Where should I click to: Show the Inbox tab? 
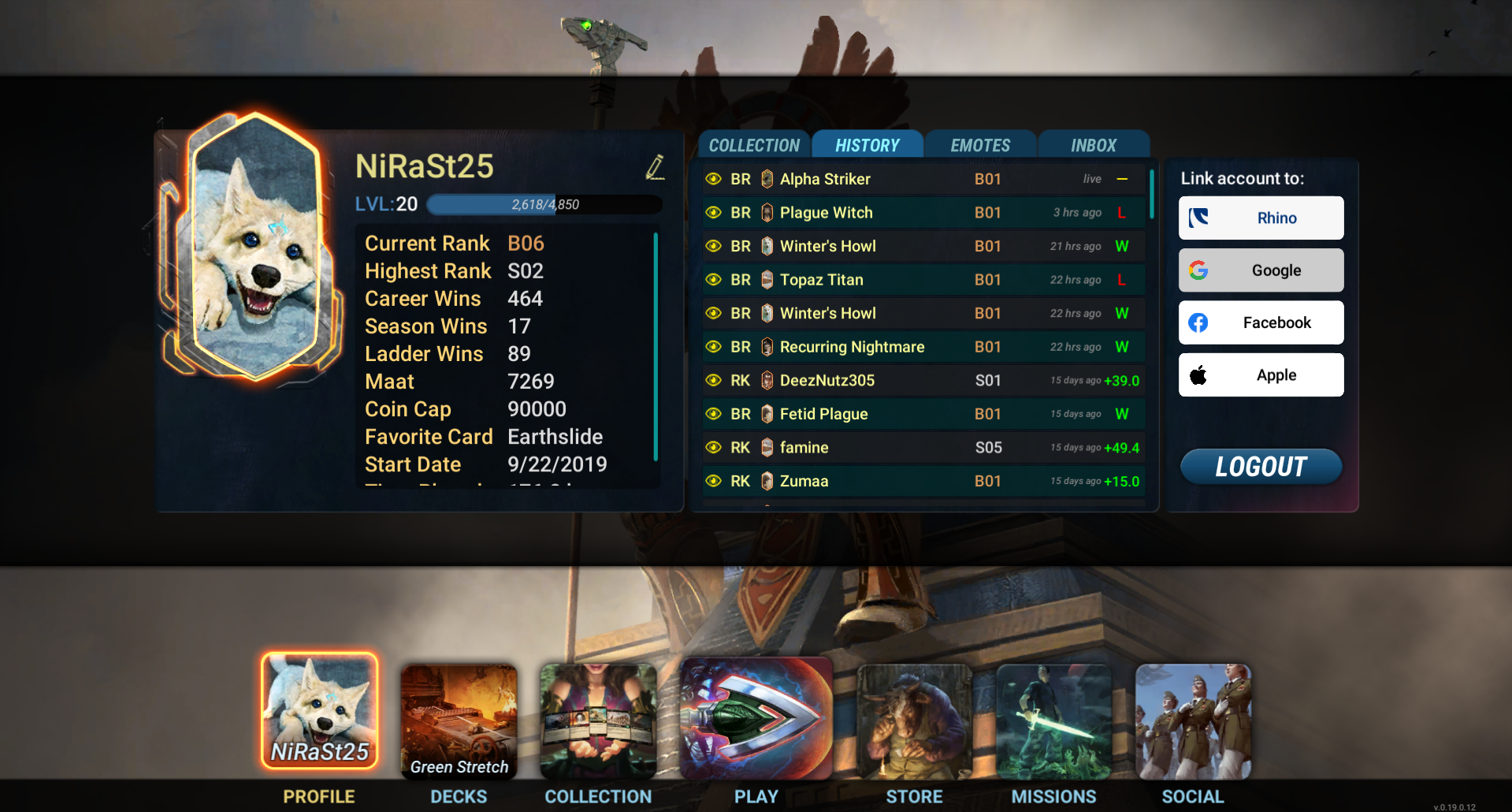point(1094,145)
